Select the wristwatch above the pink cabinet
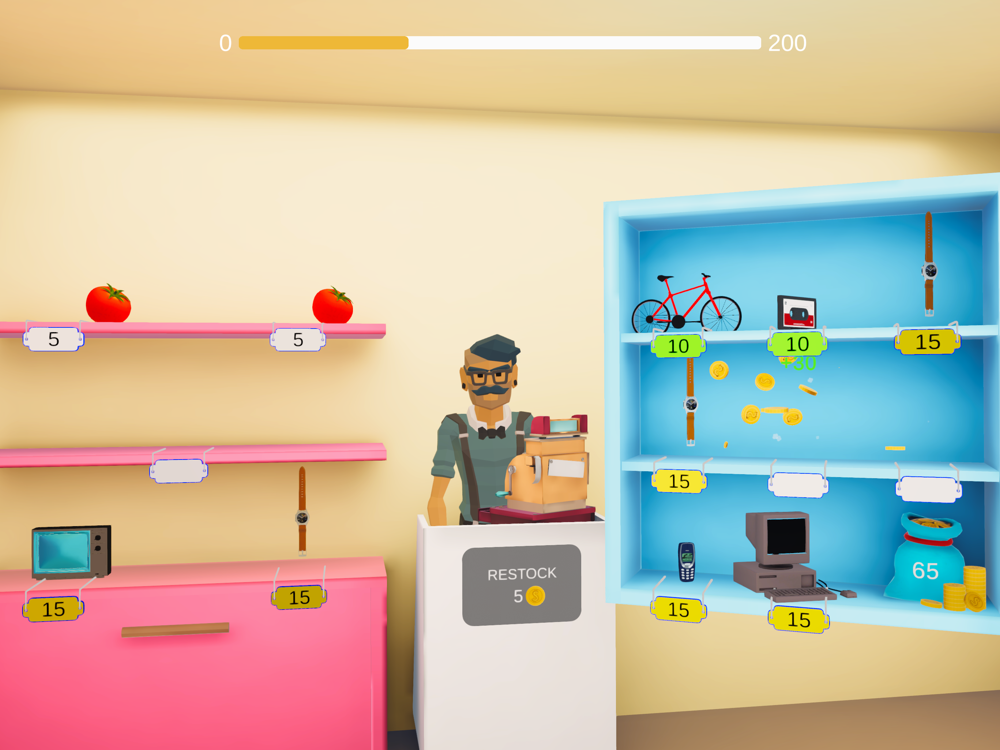Viewport: 1000px width, 750px height. [301, 511]
